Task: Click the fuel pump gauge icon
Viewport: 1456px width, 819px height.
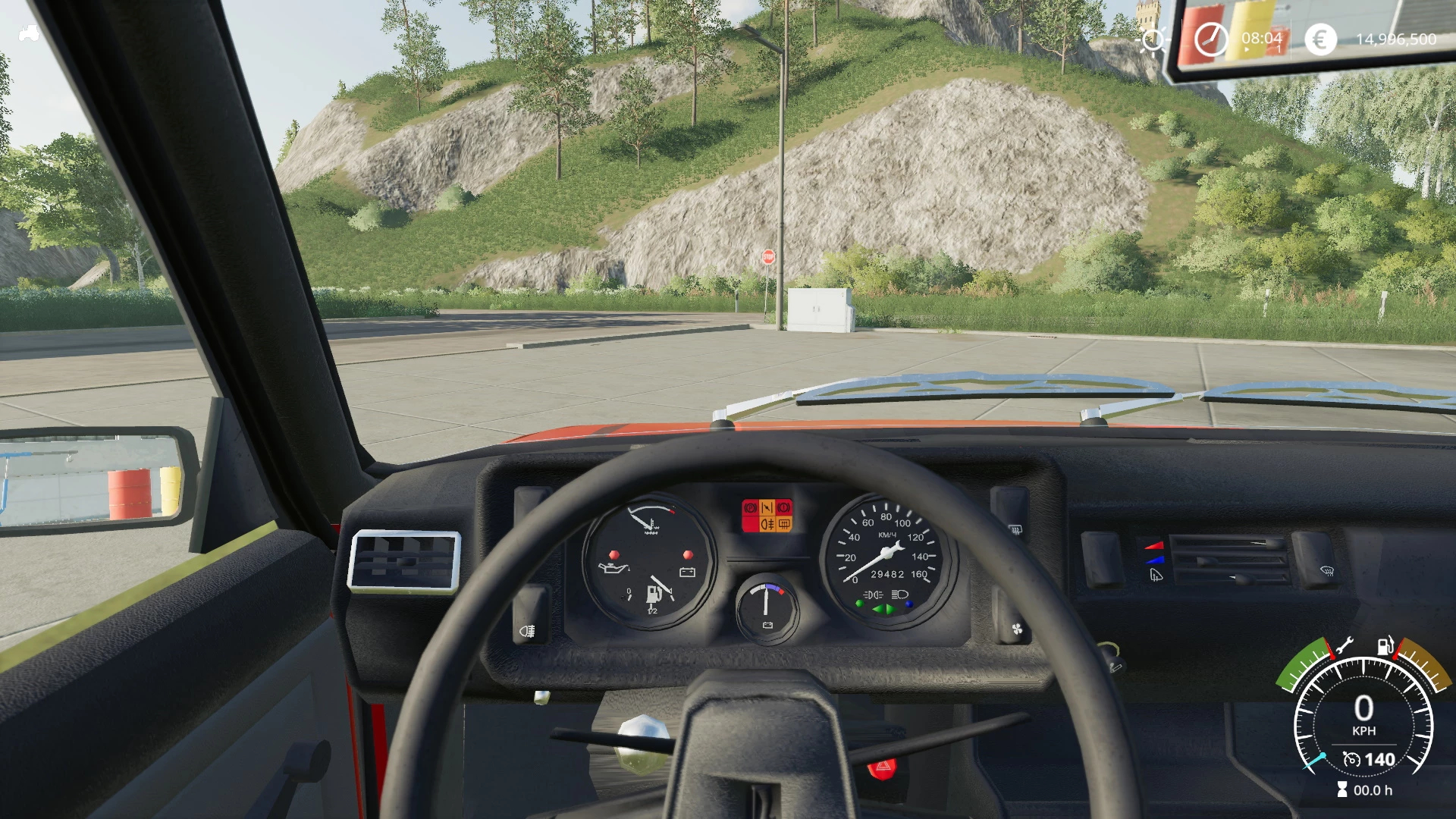Action: (x=1385, y=647)
